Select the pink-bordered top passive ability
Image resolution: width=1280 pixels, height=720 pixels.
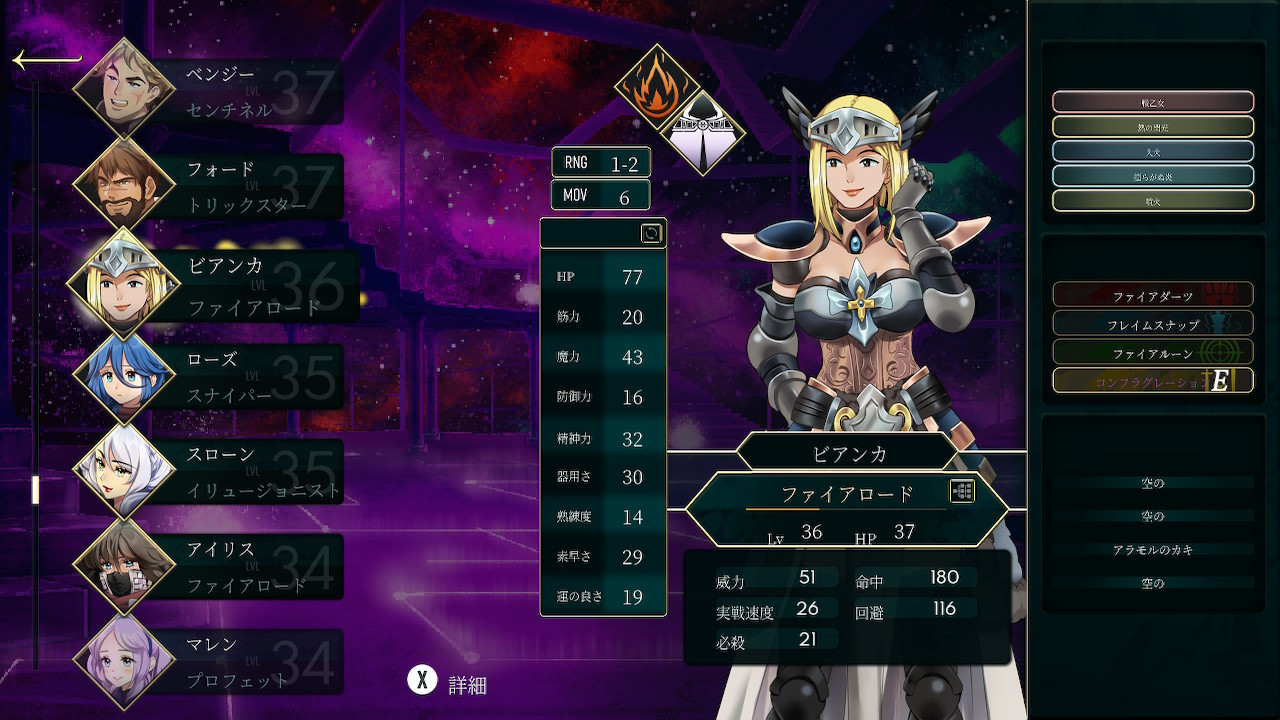click(1152, 102)
